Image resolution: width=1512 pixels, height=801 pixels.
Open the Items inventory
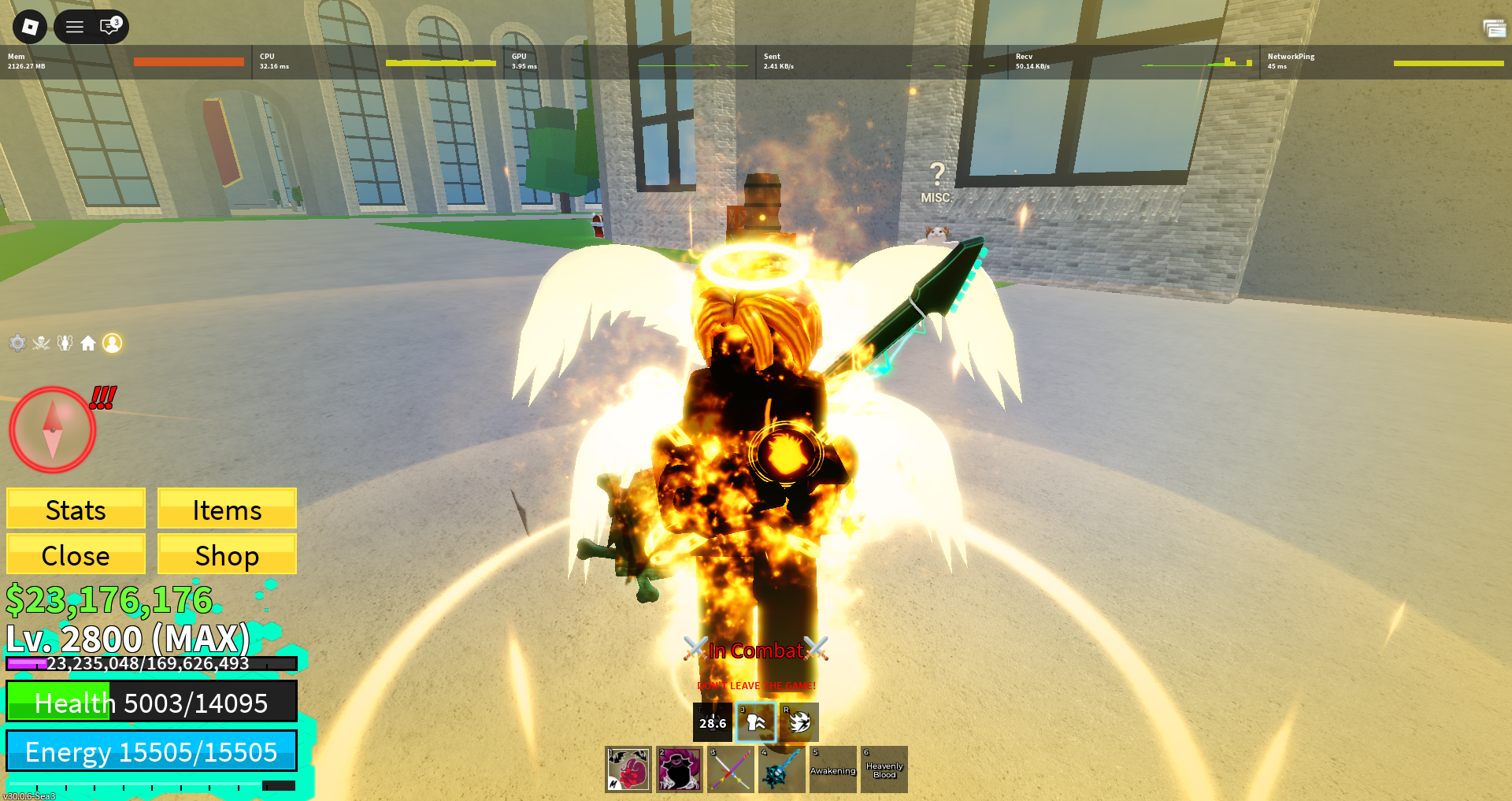(x=227, y=509)
